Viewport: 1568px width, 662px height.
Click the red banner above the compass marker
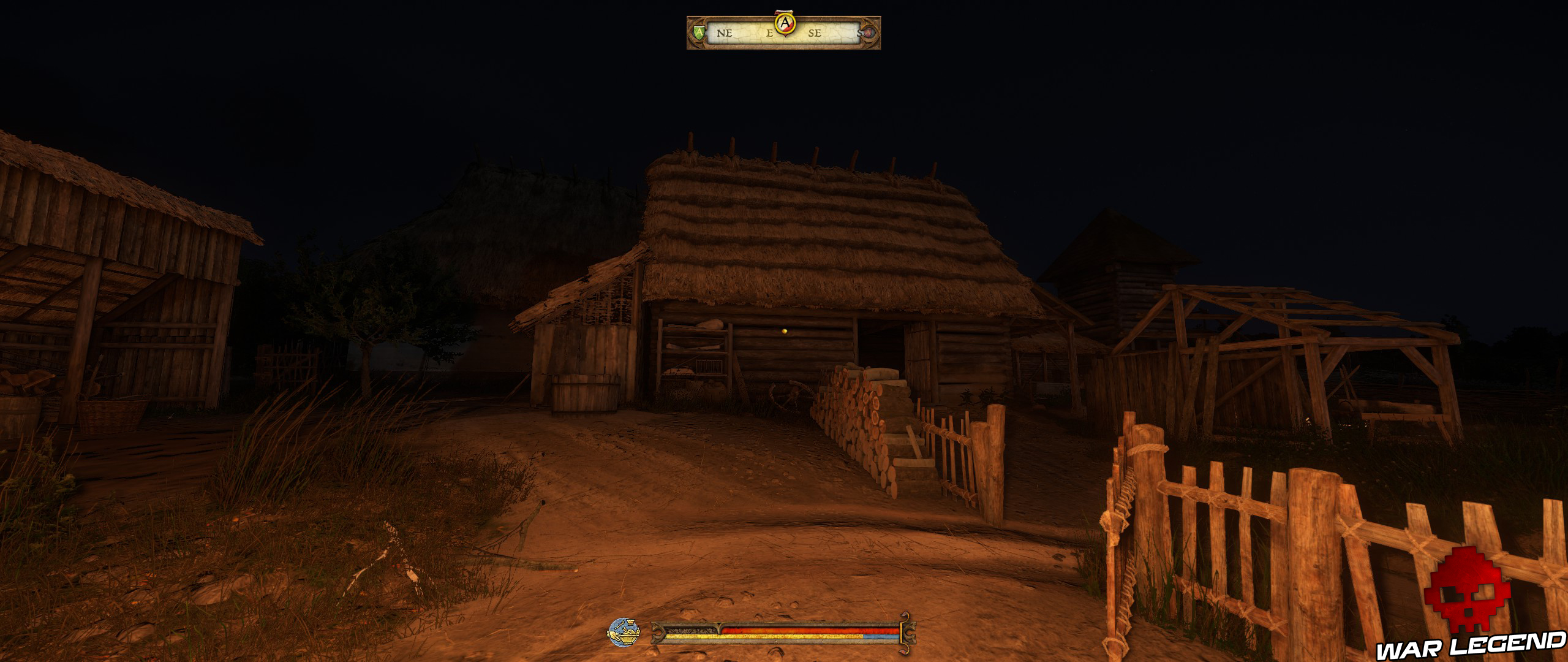tap(784, 12)
